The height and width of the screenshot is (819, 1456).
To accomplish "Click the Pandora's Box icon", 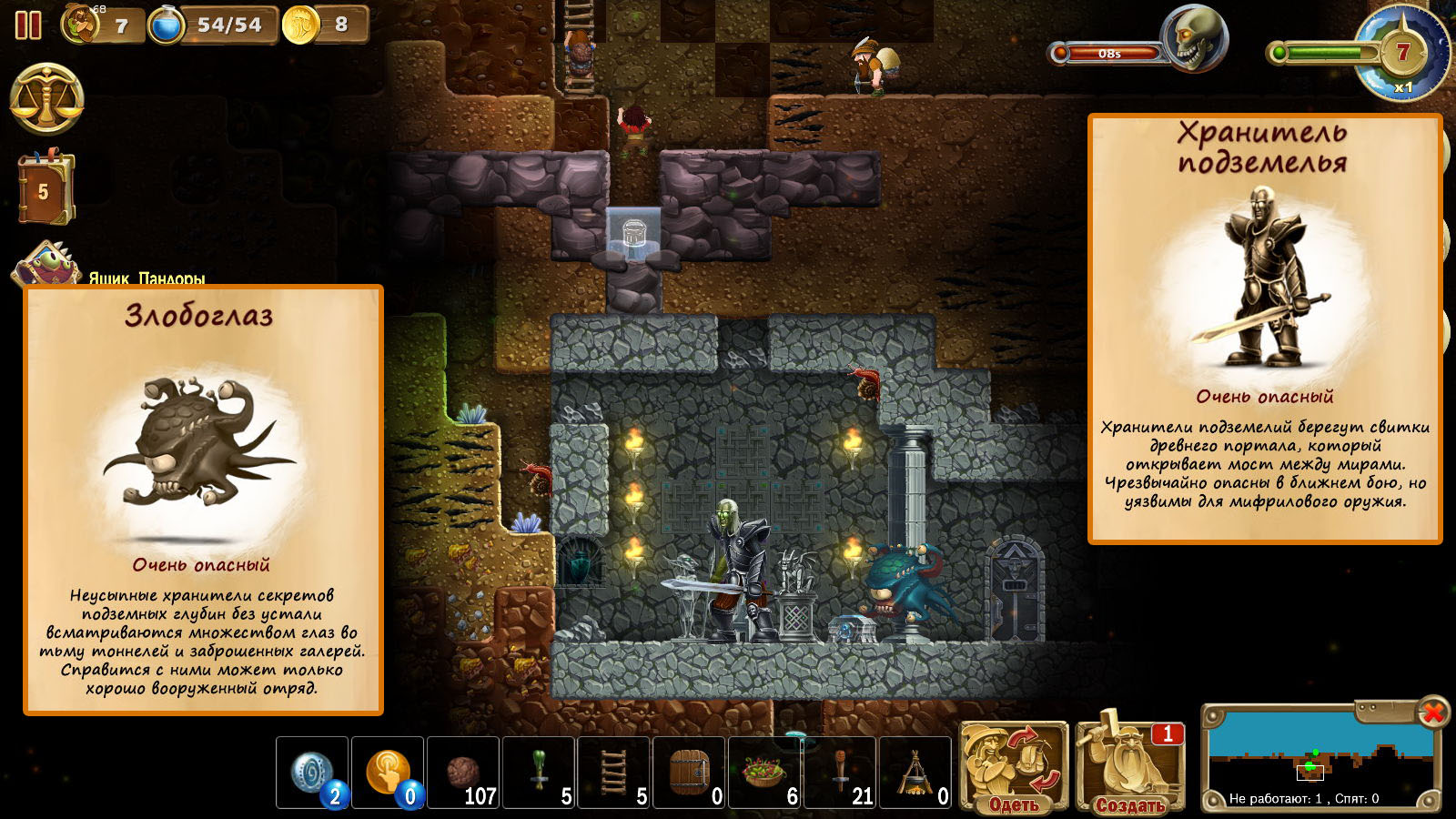I will pos(44,265).
